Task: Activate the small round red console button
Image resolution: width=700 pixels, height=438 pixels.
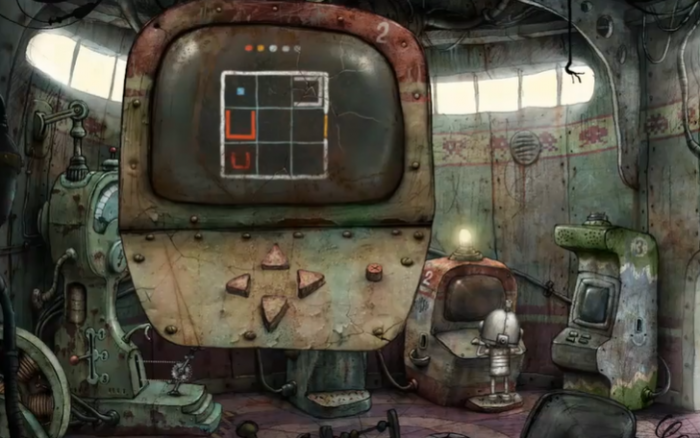Action: click(374, 271)
